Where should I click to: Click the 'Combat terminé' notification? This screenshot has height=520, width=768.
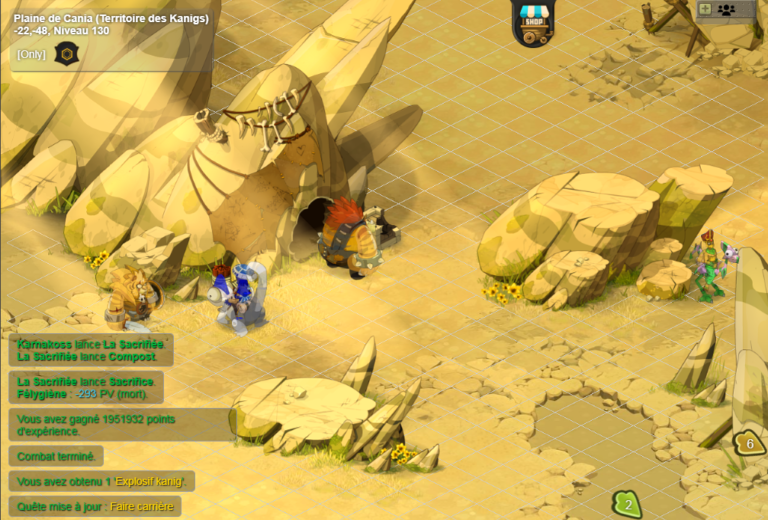[56, 456]
